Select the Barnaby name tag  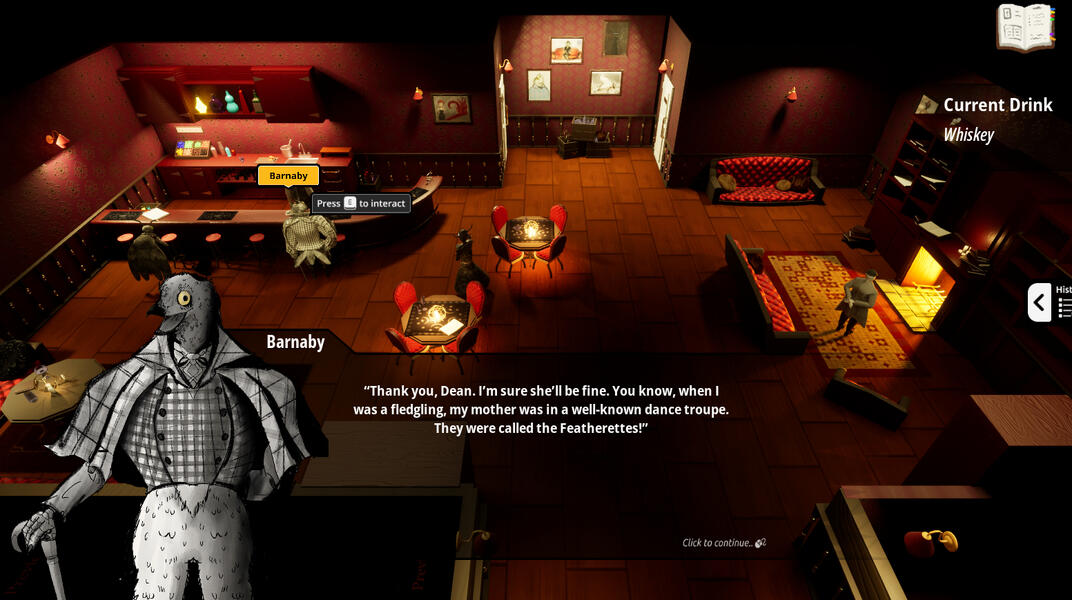(288, 176)
